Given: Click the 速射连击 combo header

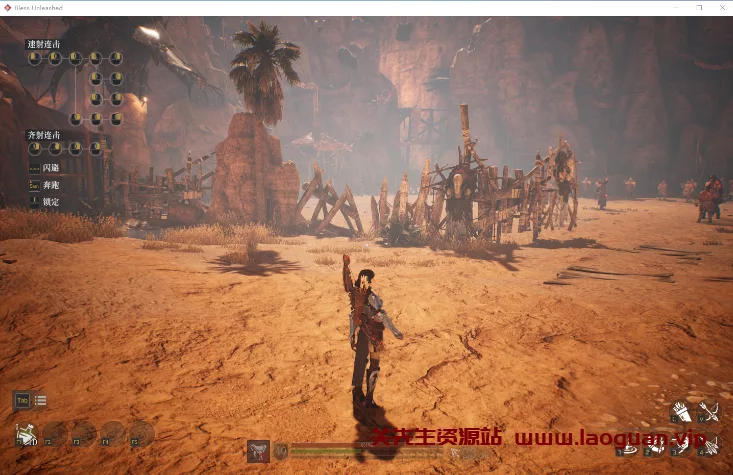Looking at the screenshot, I should click(x=43, y=44).
